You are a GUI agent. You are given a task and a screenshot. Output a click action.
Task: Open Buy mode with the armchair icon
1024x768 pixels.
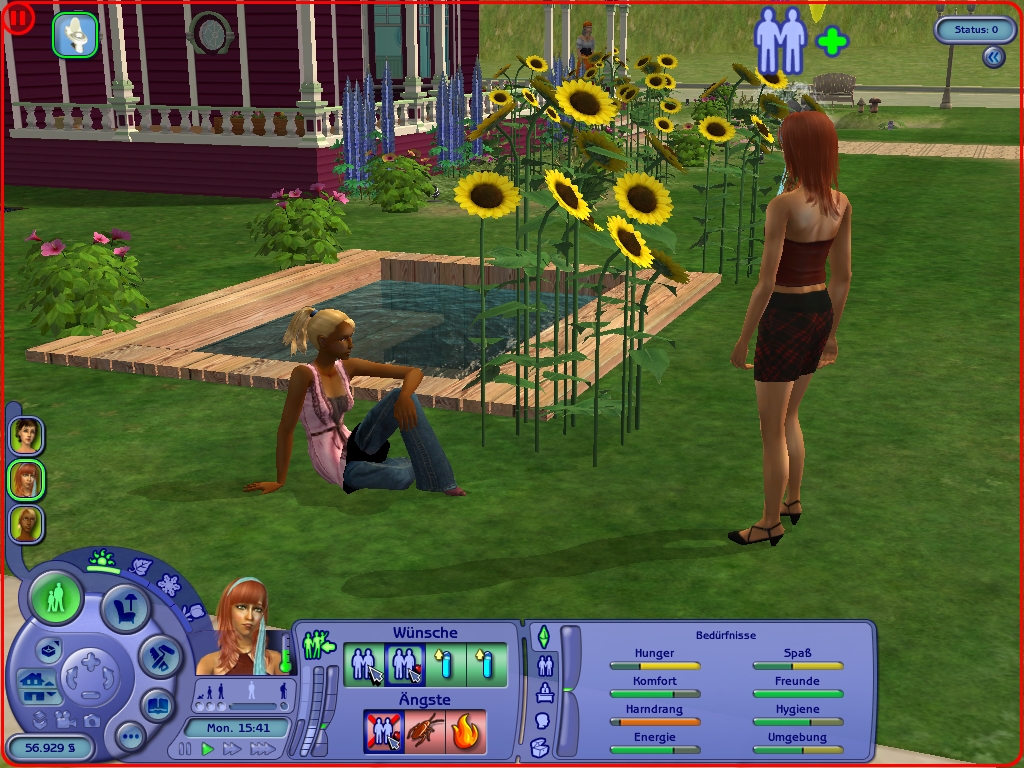coord(127,608)
